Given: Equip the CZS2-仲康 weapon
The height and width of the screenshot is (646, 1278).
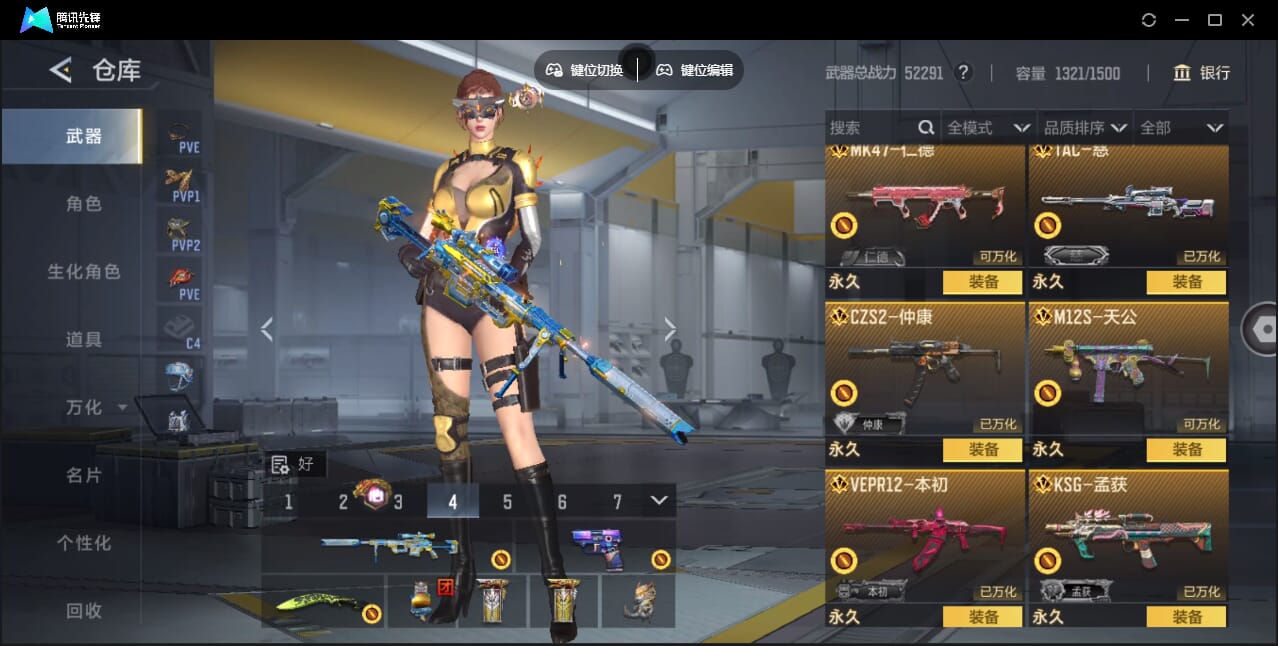Looking at the screenshot, I should click(982, 450).
